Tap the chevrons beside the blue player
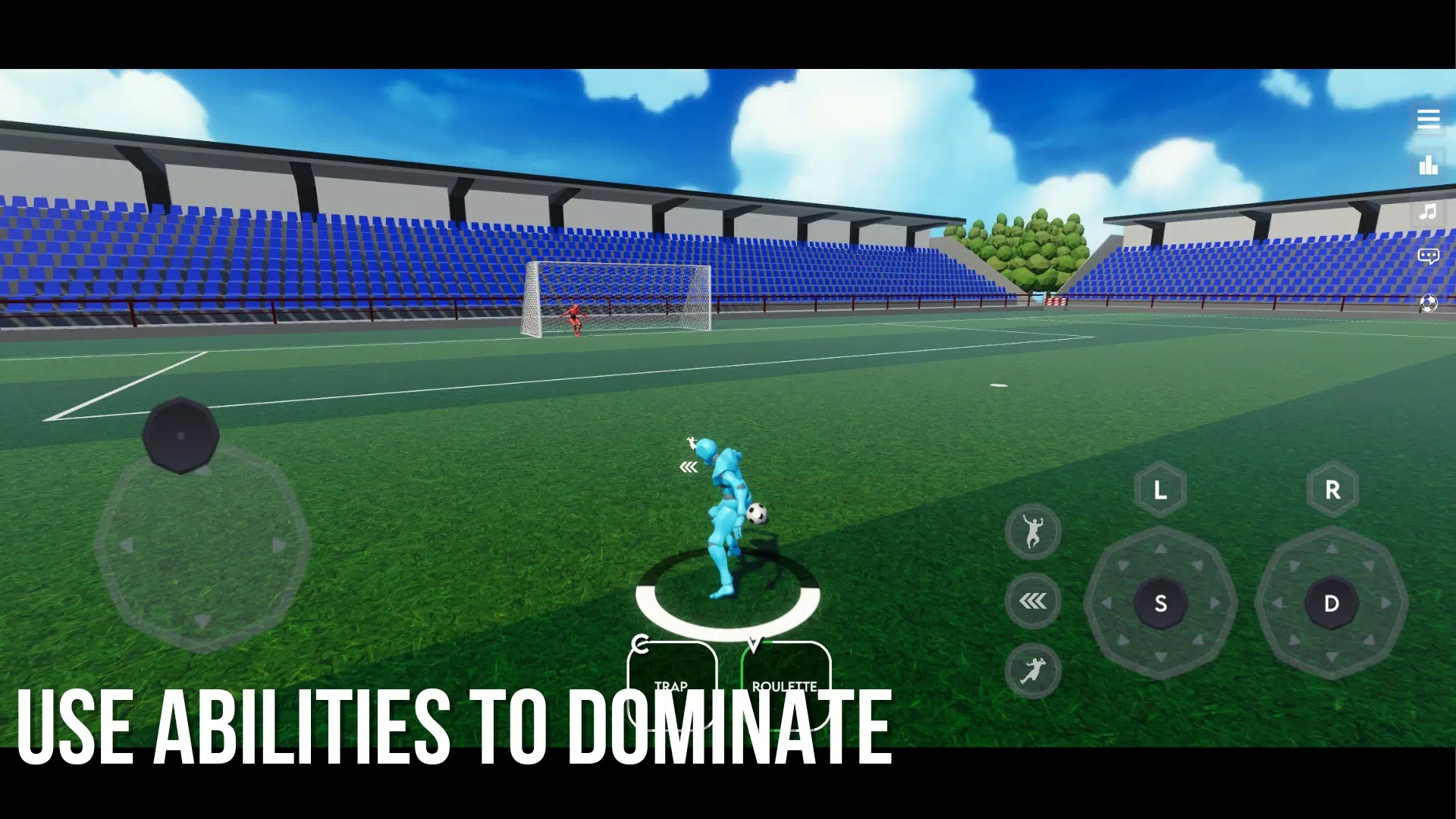The image size is (1456, 819). click(688, 466)
